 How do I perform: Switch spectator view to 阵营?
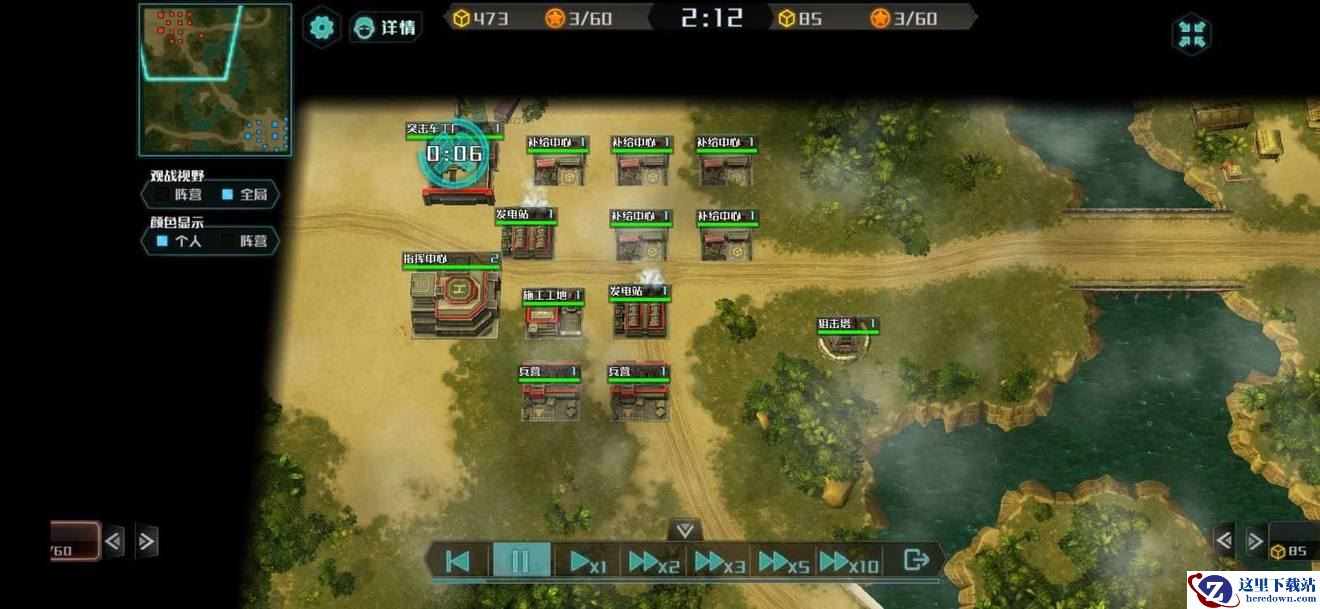click(178, 195)
